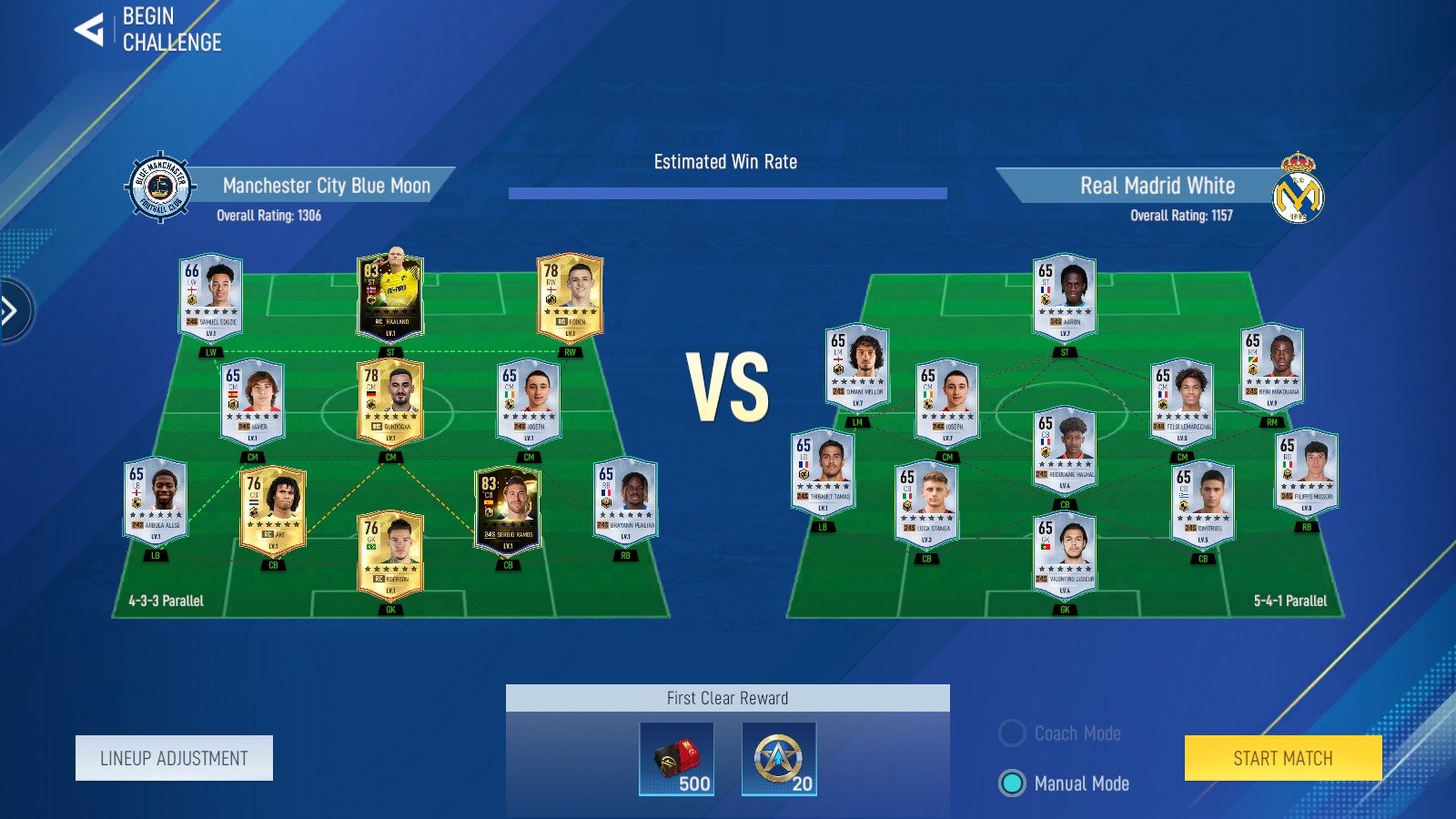Start the match
Screen dimensions: 1456x819
(x=1282, y=758)
